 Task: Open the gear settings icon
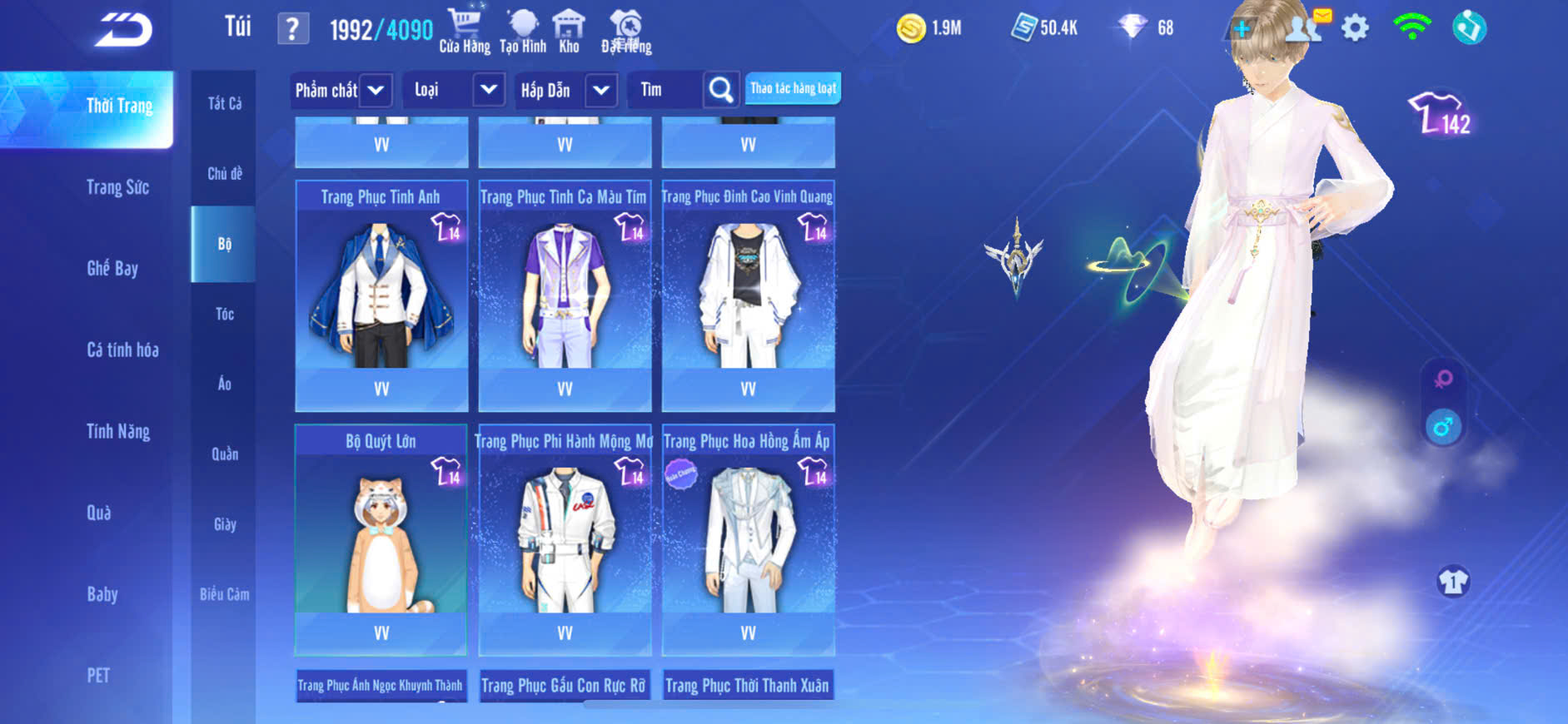click(x=1355, y=28)
